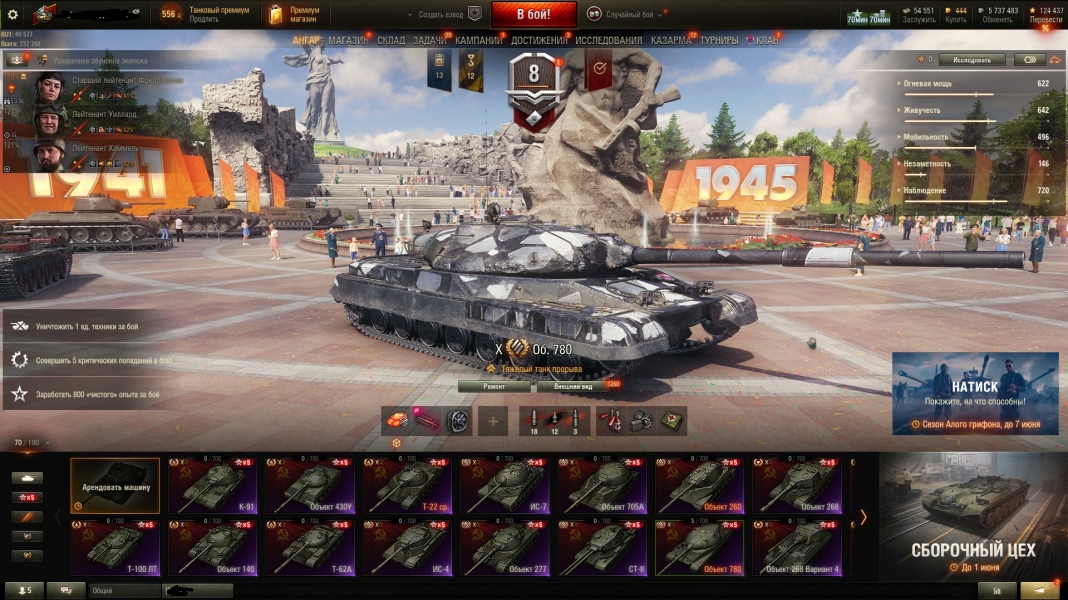Image resolution: width=1068 pixels, height=600 pixels.
Task: Open the ЗАДАЧИ tab
Action: (x=429, y=40)
